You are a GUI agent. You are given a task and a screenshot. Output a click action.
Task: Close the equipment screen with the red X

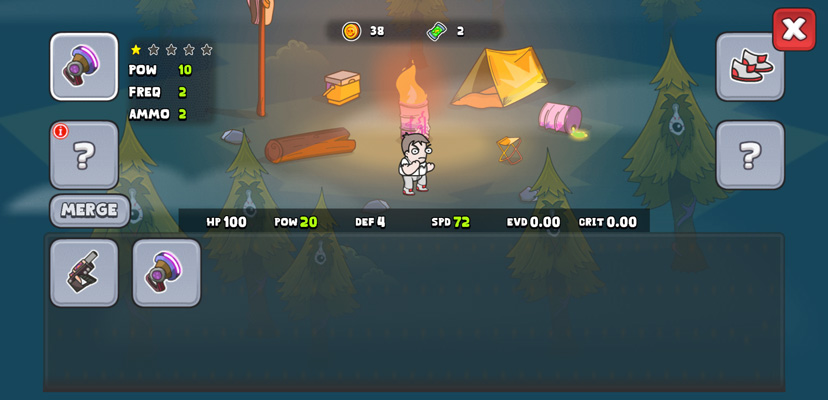[793, 29]
